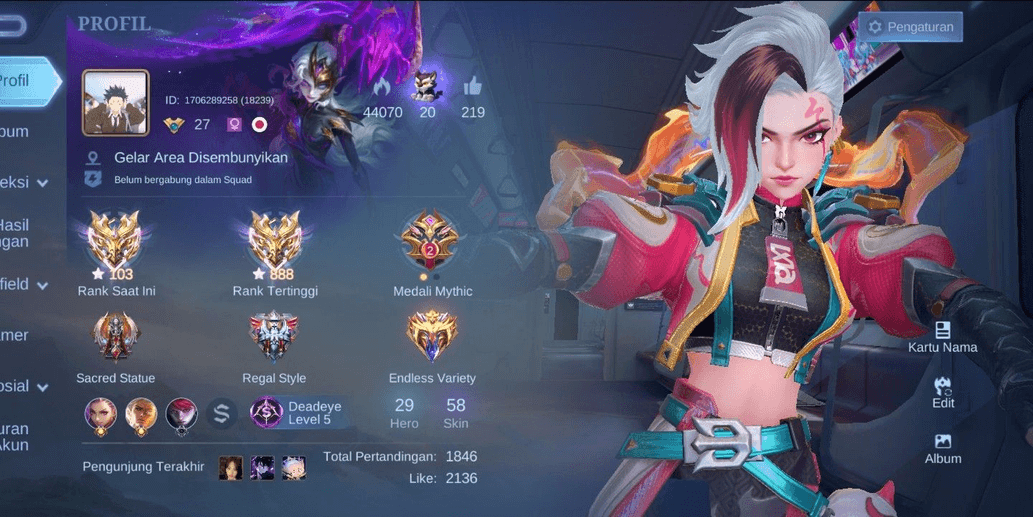
Task: Open Kartu Nama name card
Action: point(942,337)
